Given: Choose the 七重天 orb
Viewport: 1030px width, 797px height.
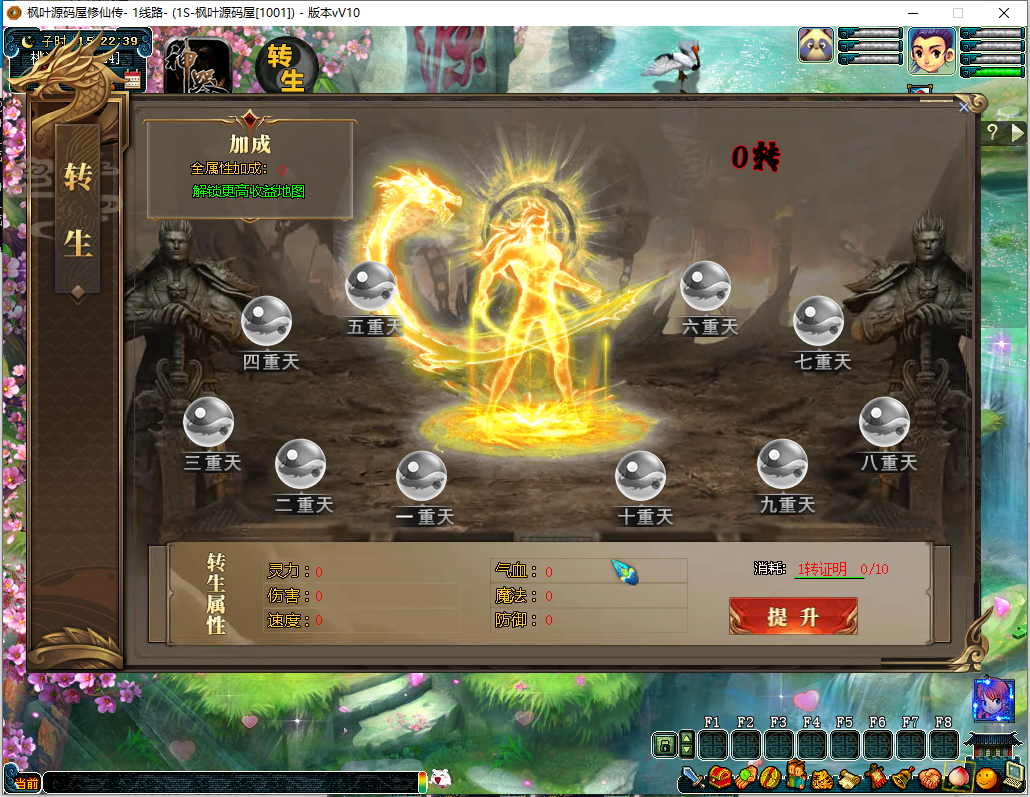Looking at the screenshot, I should point(818,321).
